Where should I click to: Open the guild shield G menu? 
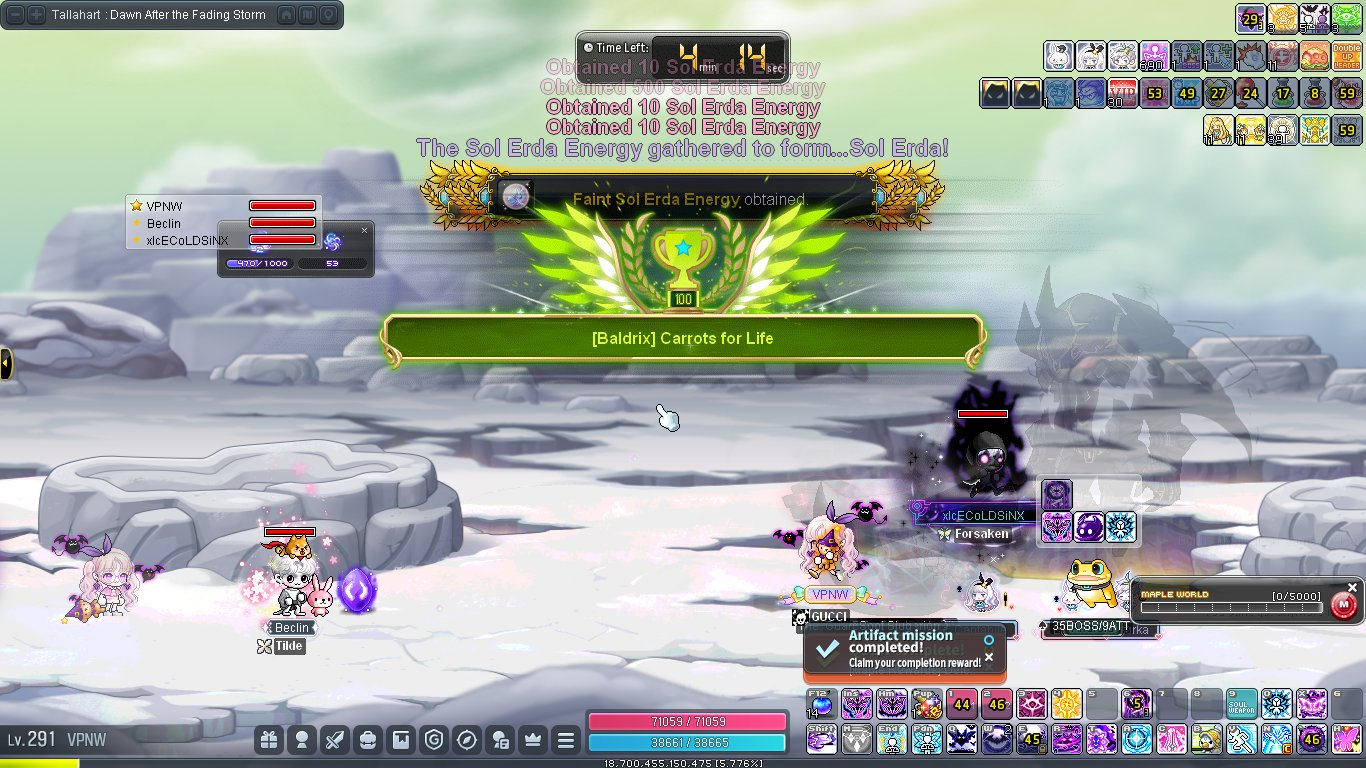coord(433,740)
